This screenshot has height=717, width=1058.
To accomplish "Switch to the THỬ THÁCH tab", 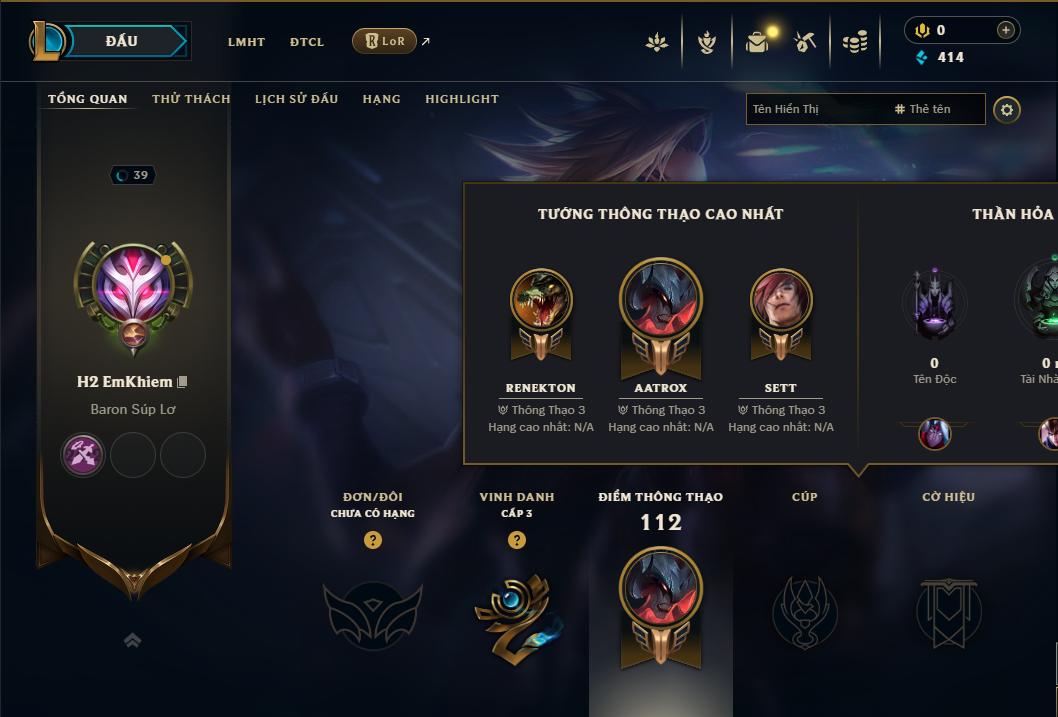I will point(191,99).
